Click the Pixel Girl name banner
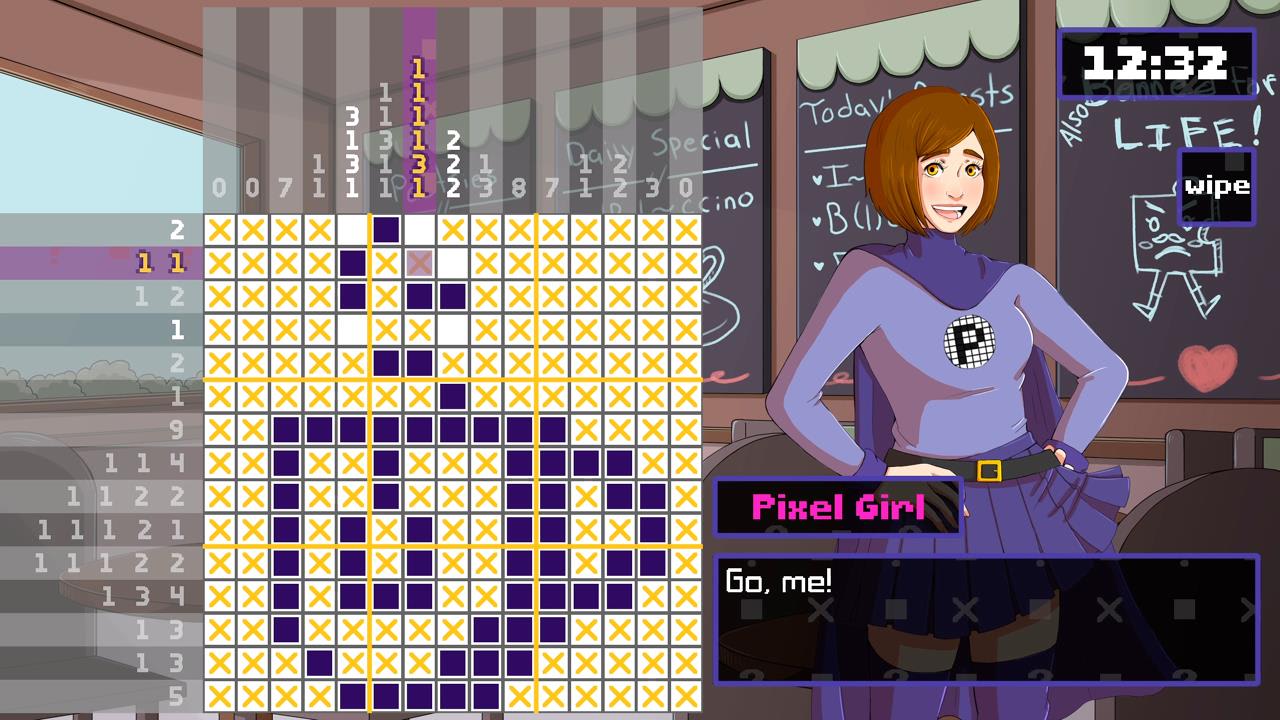Screen dimensions: 1280x720 click(838, 506)
